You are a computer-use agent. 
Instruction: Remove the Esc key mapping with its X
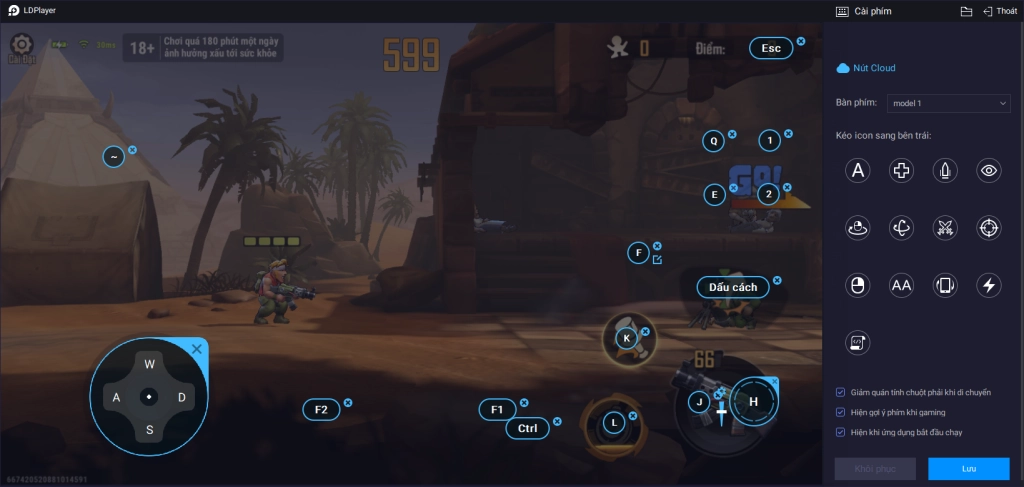click(x=800, y=42)
